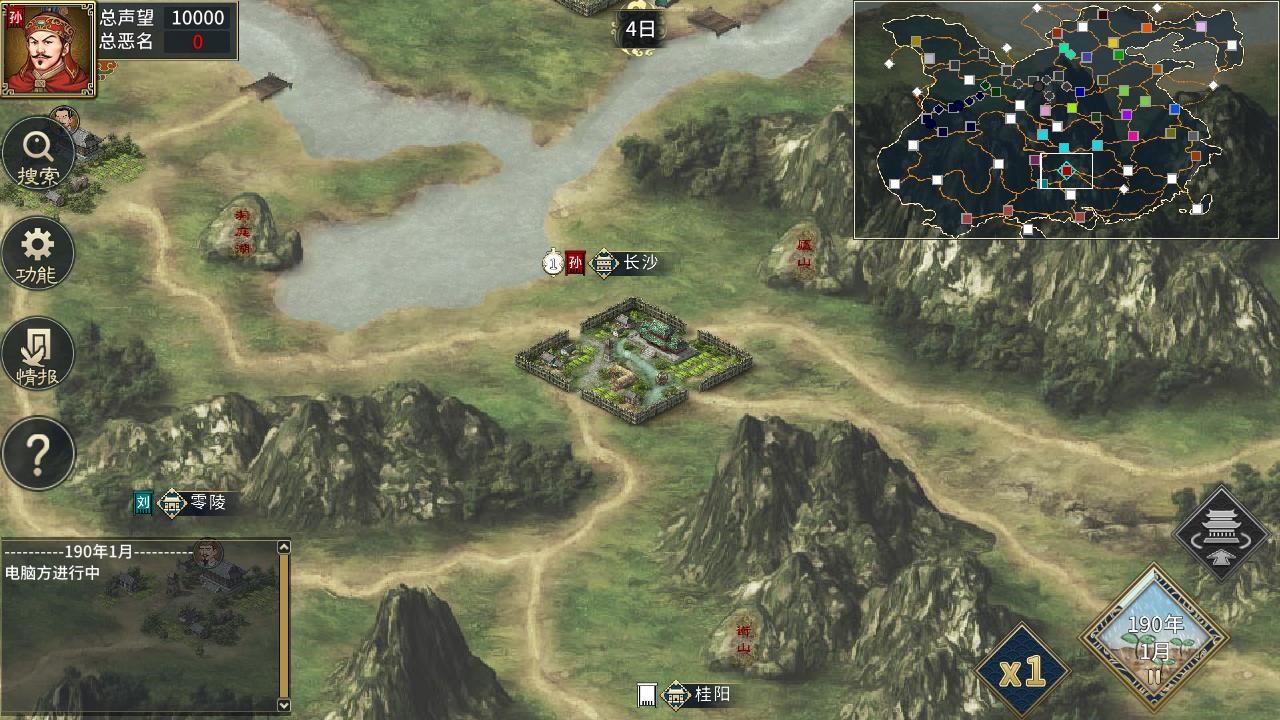
Task: Click the question mark help icon
Action: 38,452
